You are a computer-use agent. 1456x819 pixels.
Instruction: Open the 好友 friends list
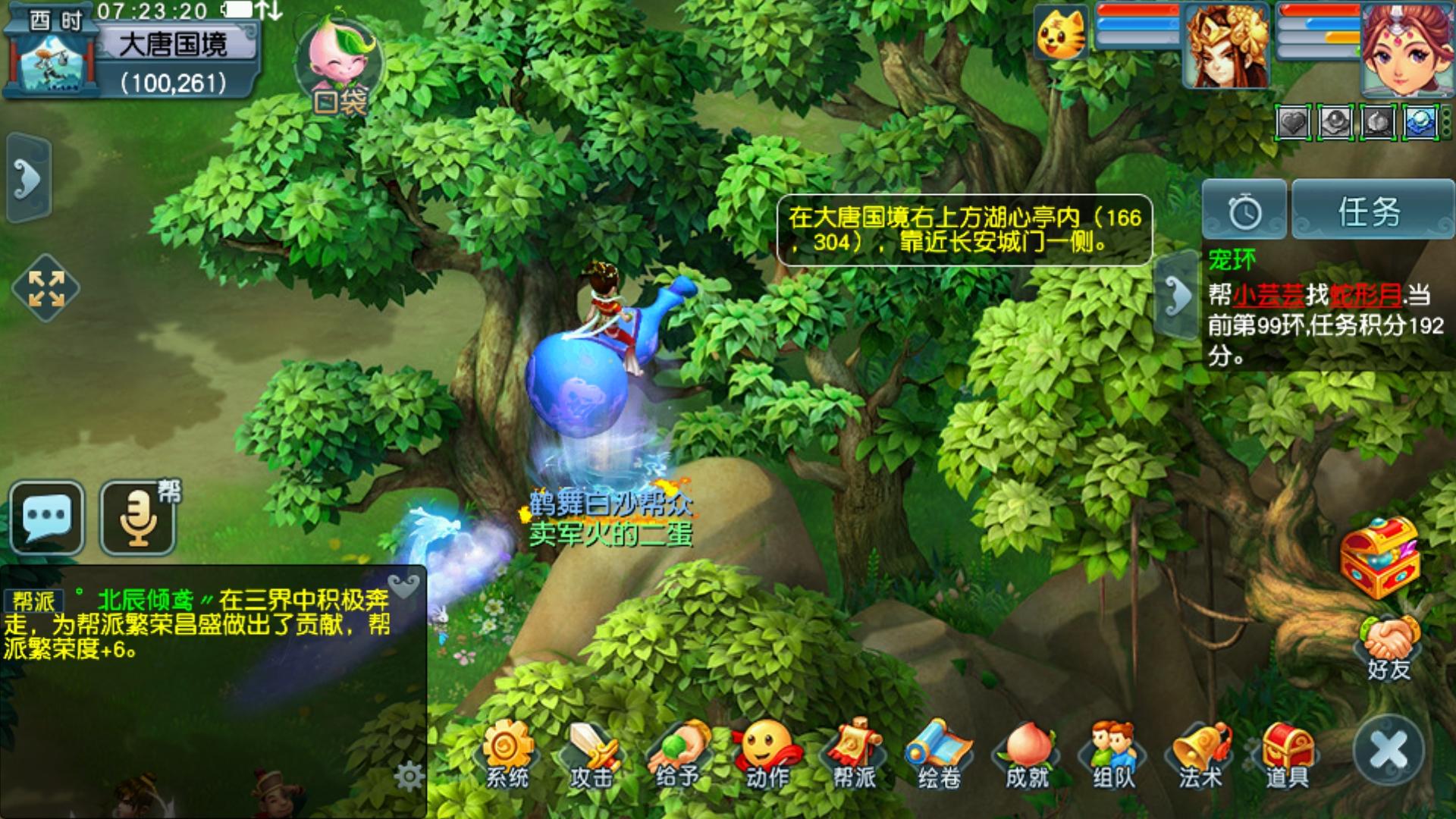tap(1389, 647)
